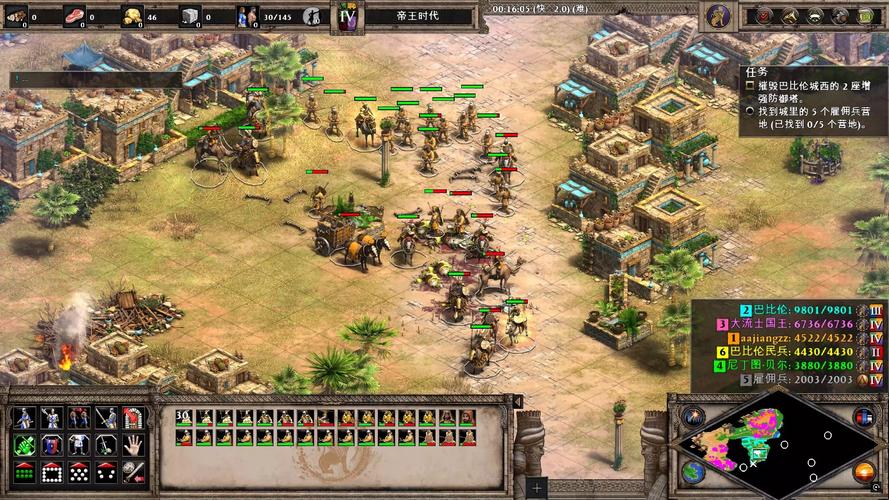The image size is (889, 500).
Task: Click the garrison red arch command
Action: click(x=133, y=418)
